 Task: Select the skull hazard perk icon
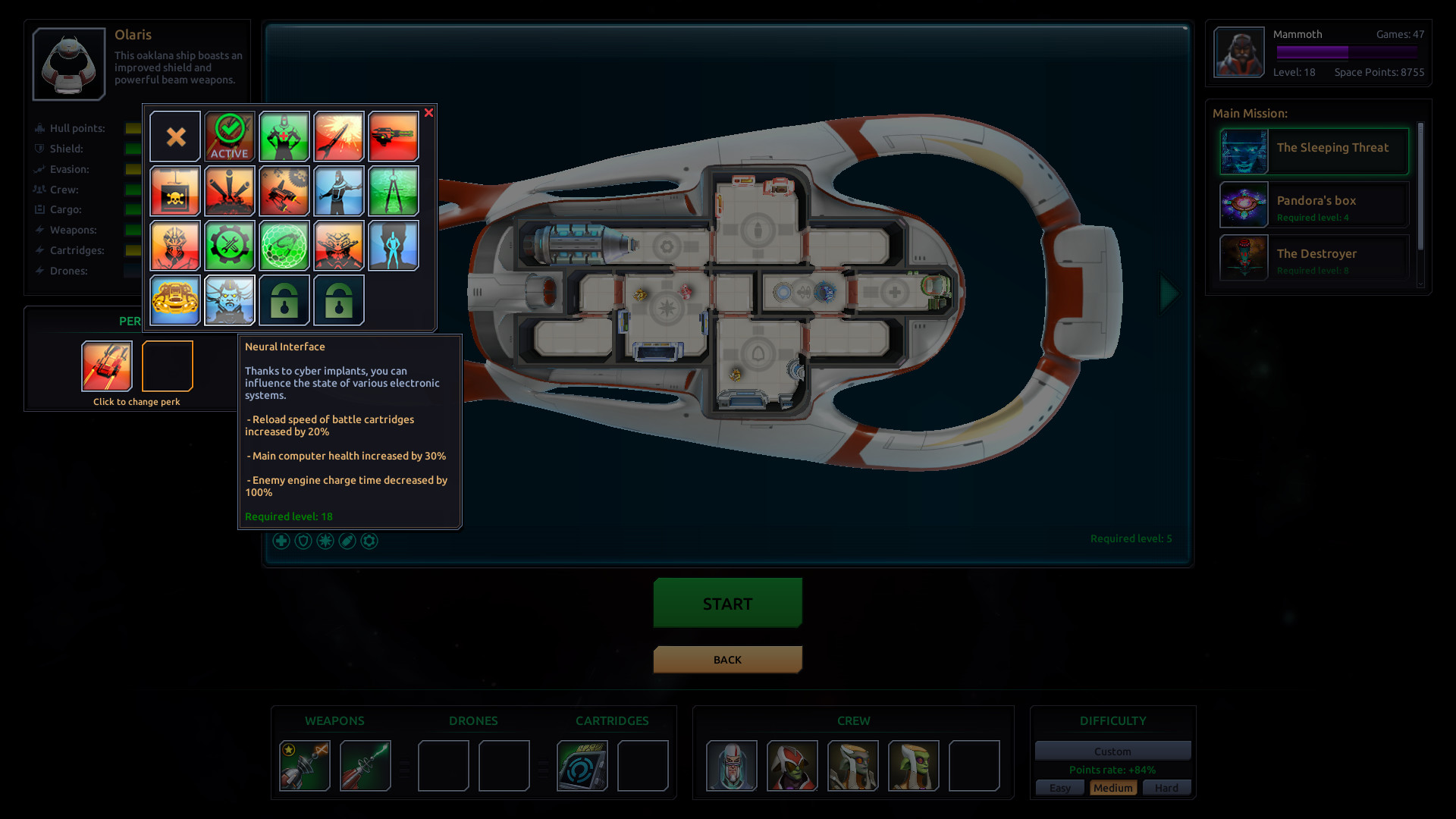coord(175,191)
